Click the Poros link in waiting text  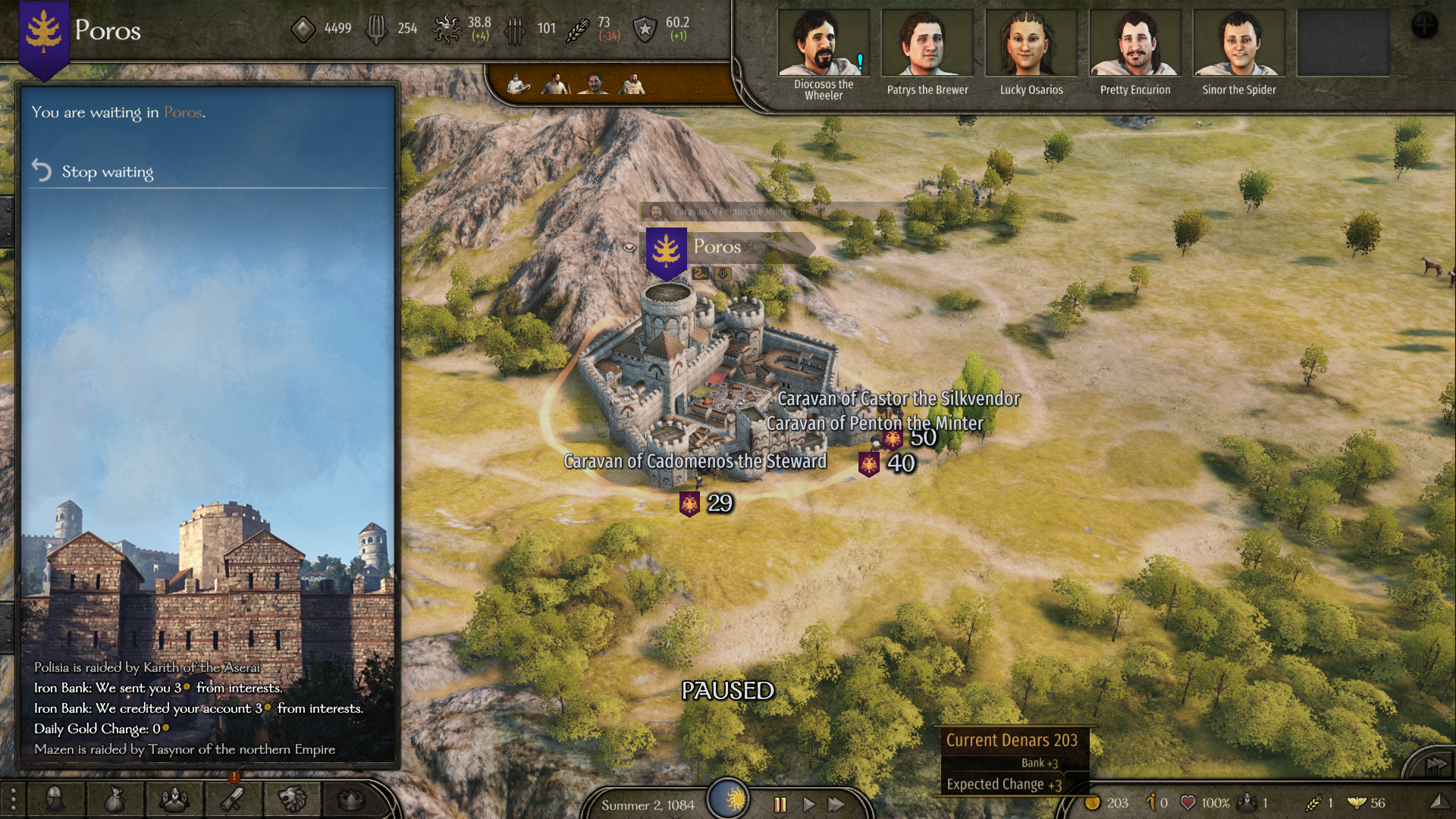point(183,112)
